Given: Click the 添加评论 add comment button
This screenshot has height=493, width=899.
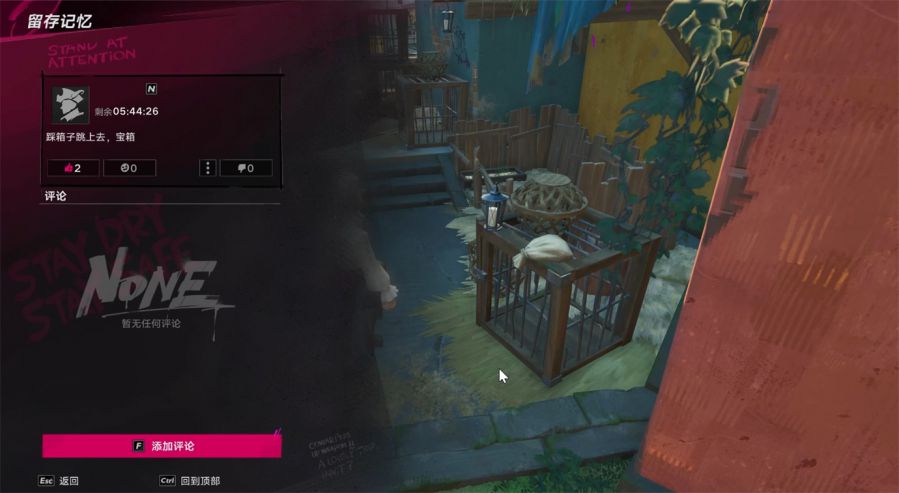Looking at the screenshot, I should (162, 446).
